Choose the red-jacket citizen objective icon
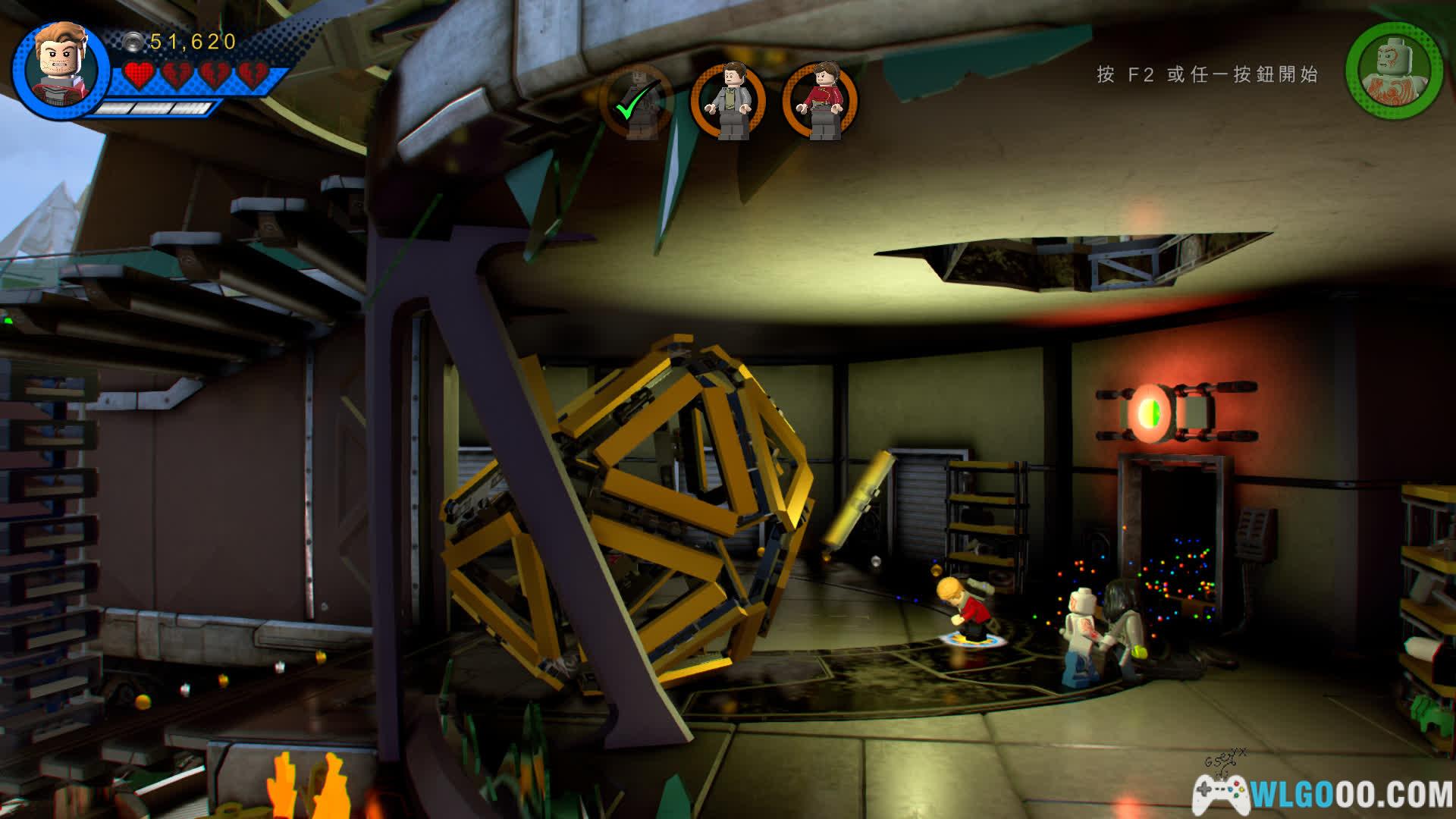Image resolution: width=1456 pixels, height=819 pixels. click(x=821, y=102)
